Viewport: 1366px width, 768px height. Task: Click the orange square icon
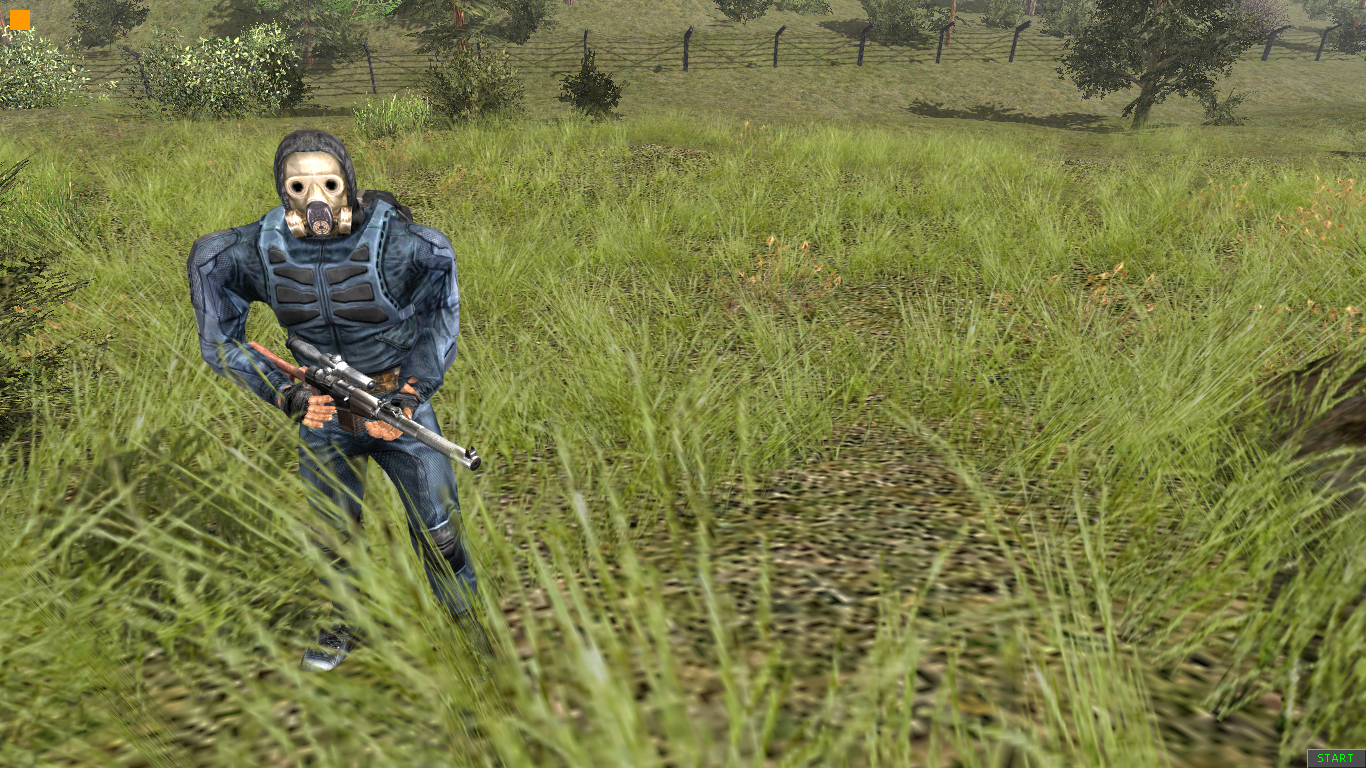(x=20, y=20)
